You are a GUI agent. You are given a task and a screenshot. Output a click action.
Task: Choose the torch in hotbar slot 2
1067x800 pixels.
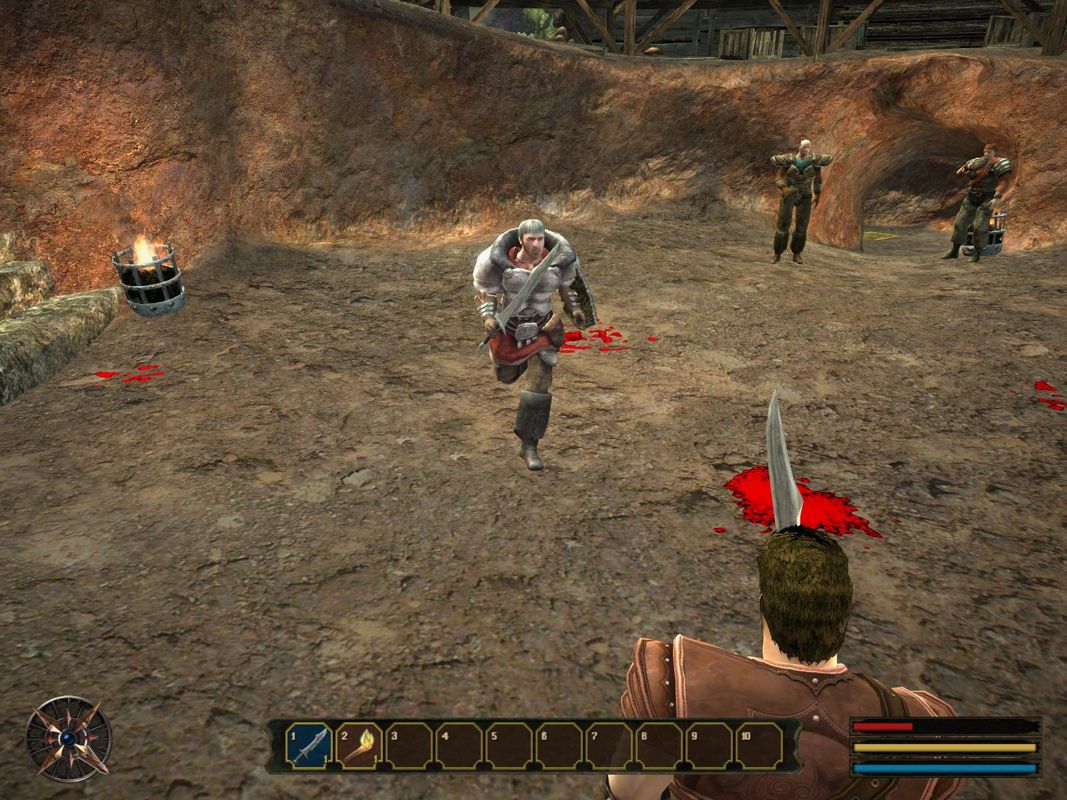tap(359, 746)
